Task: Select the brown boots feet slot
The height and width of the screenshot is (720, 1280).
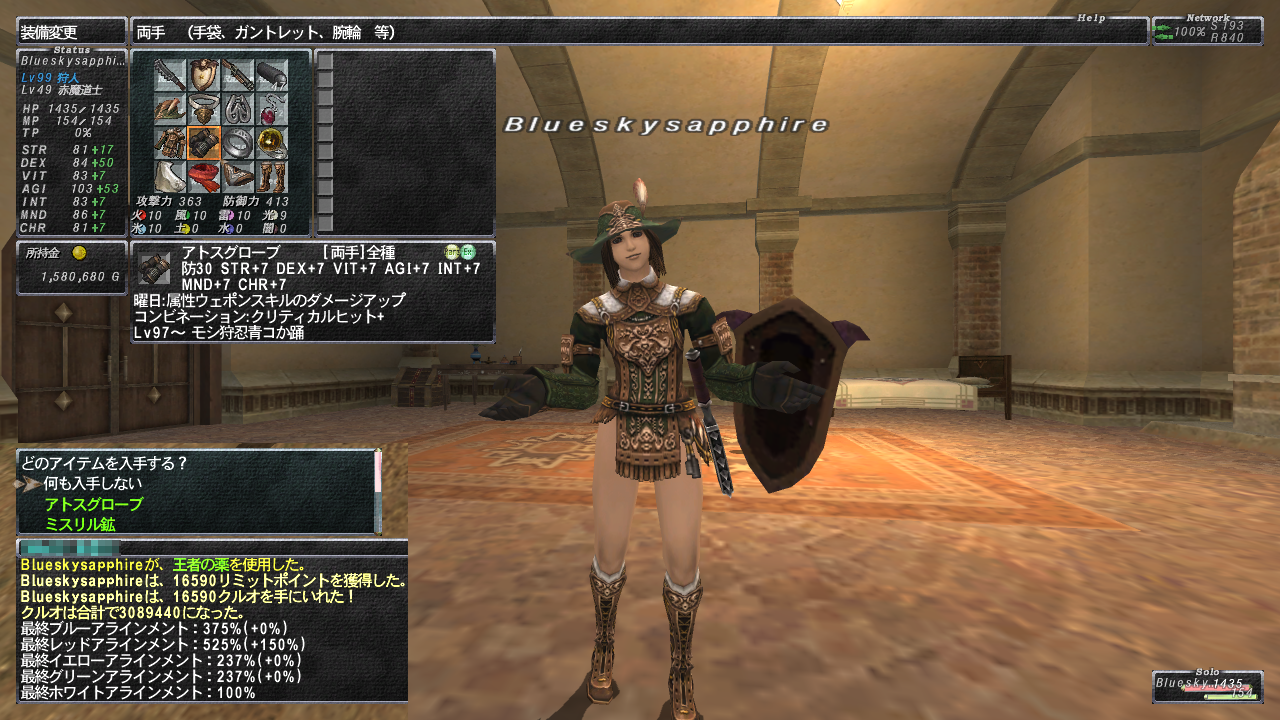Action: [x=272, y=177]
